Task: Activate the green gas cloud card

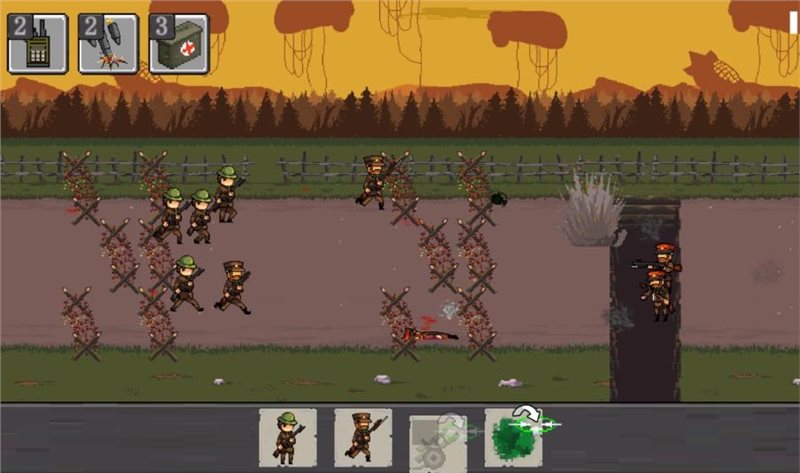Action: pos(513,438)
